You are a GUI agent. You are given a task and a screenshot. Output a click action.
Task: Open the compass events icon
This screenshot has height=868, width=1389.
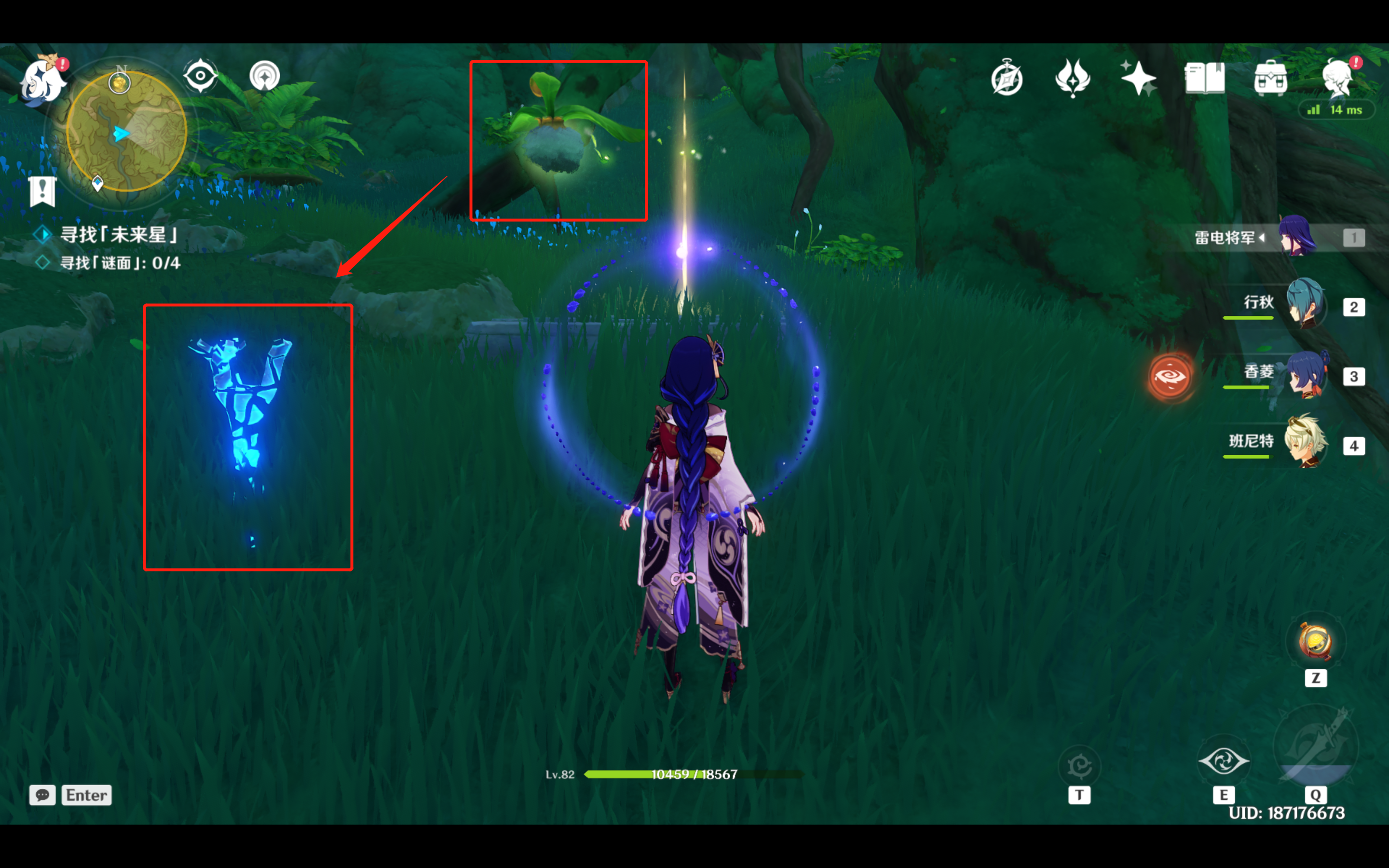point(1007,79)
